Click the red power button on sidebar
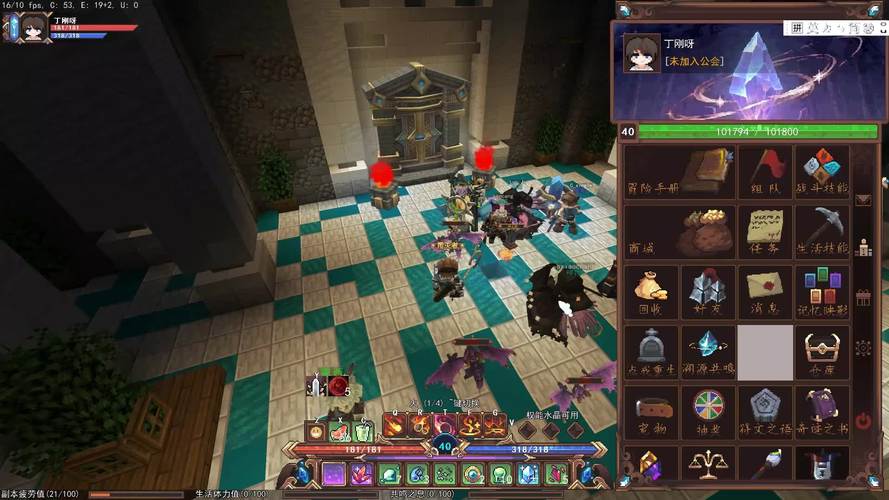The image size is (889, 500). tap(864, 420)
